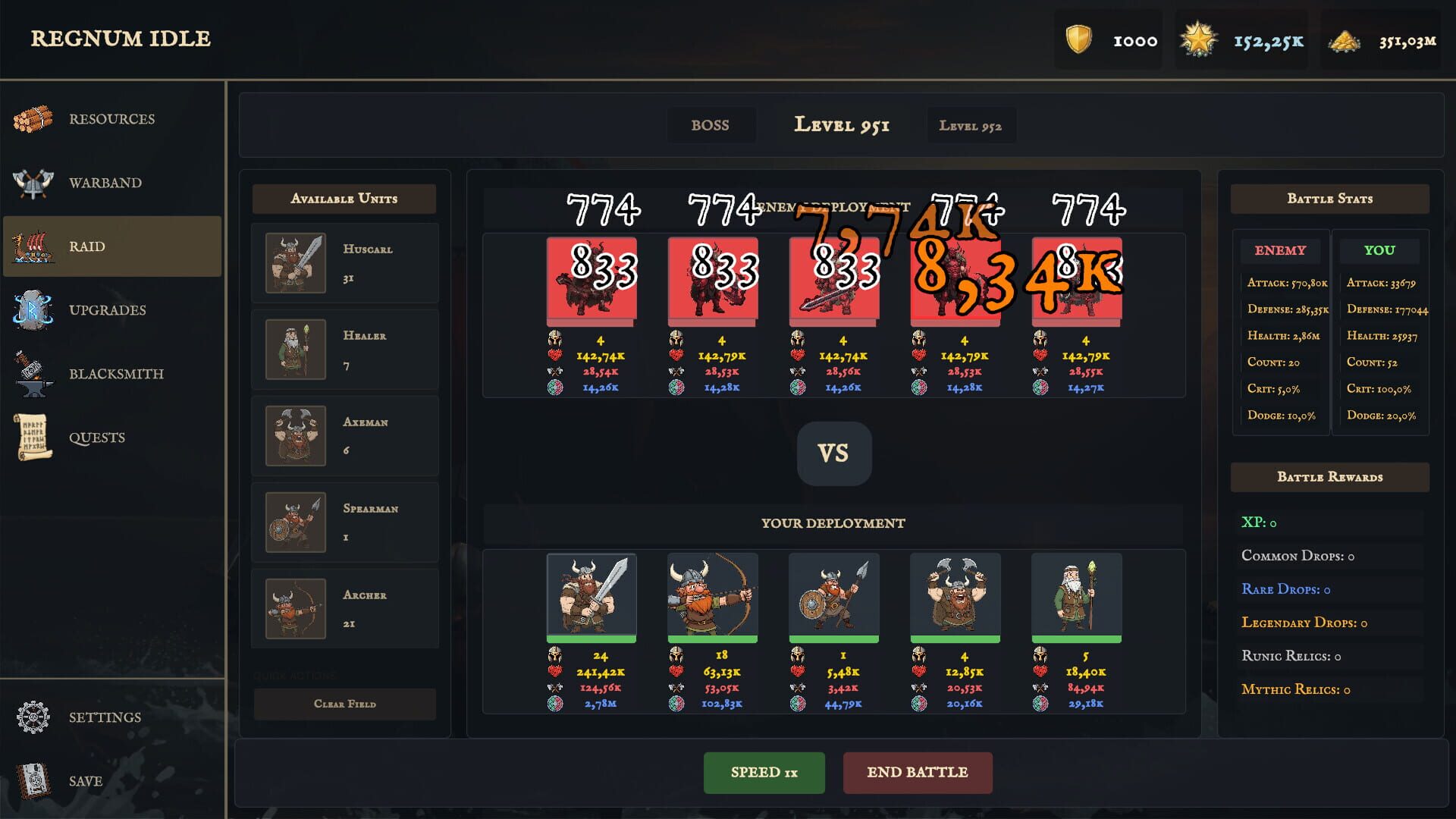The image size is (1456, 819).
Task: Open the Resources panel via the log icon
Action: 32,118
